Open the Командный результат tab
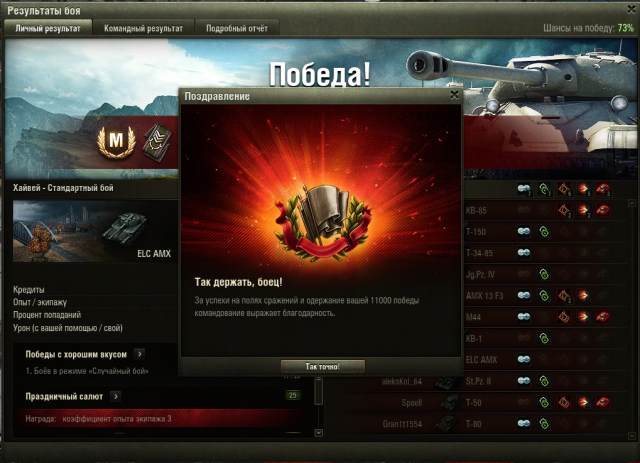 click(x=144, y=29)
